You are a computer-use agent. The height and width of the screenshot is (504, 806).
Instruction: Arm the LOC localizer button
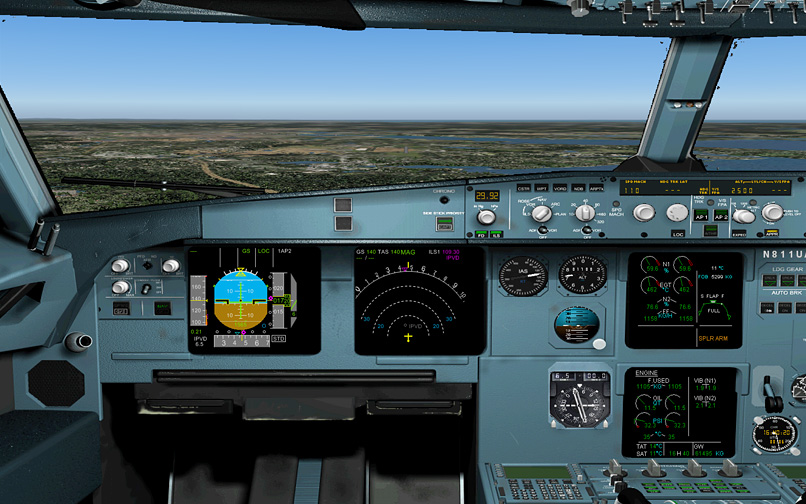pos(677,233)
